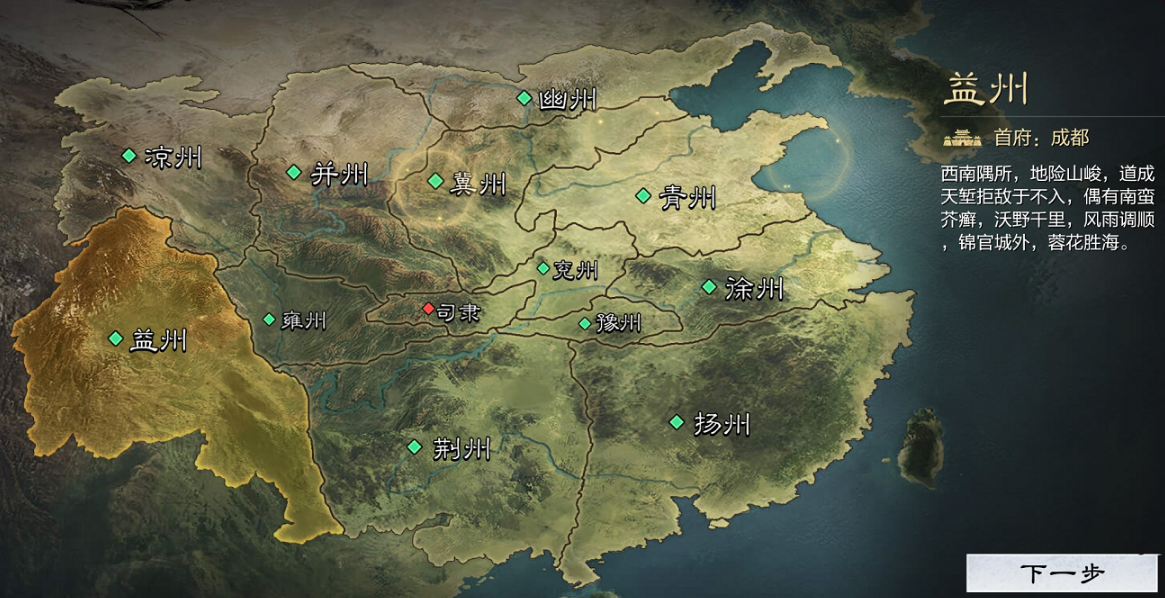Pick the 冀州 province marker

click(x=435, y=181)
